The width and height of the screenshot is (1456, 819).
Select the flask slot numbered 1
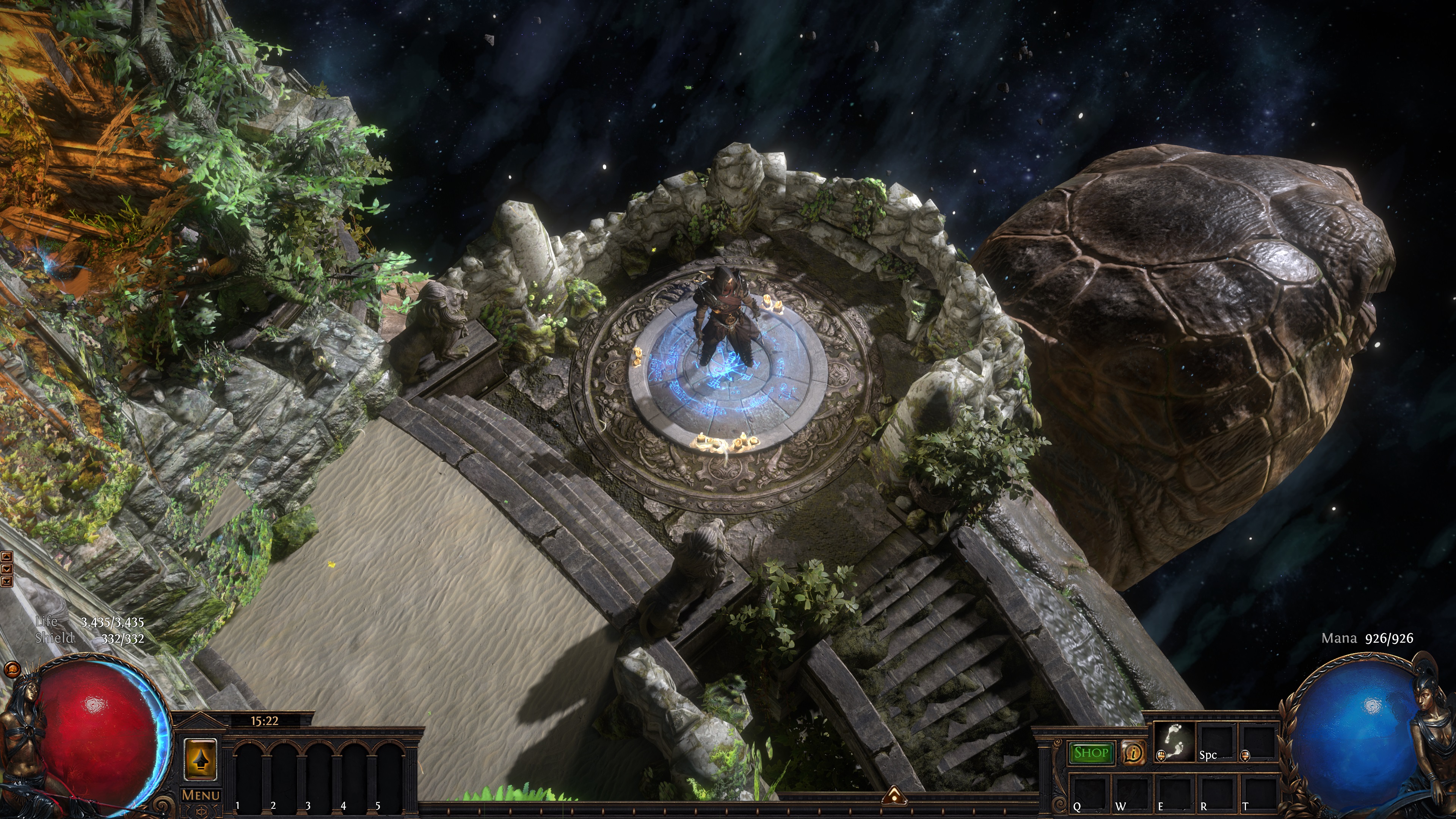click(249, 772)
